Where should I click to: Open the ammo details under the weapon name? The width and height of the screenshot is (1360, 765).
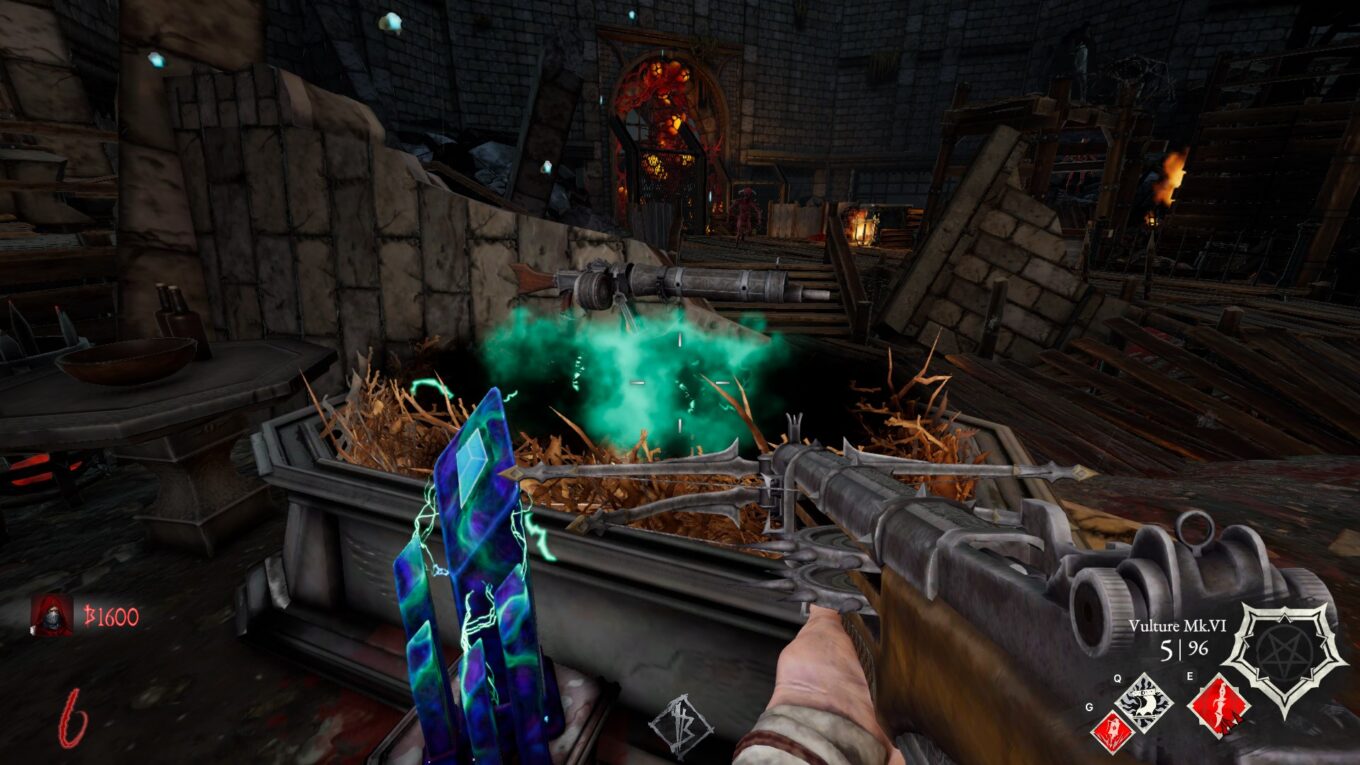tap(1182, 647)
